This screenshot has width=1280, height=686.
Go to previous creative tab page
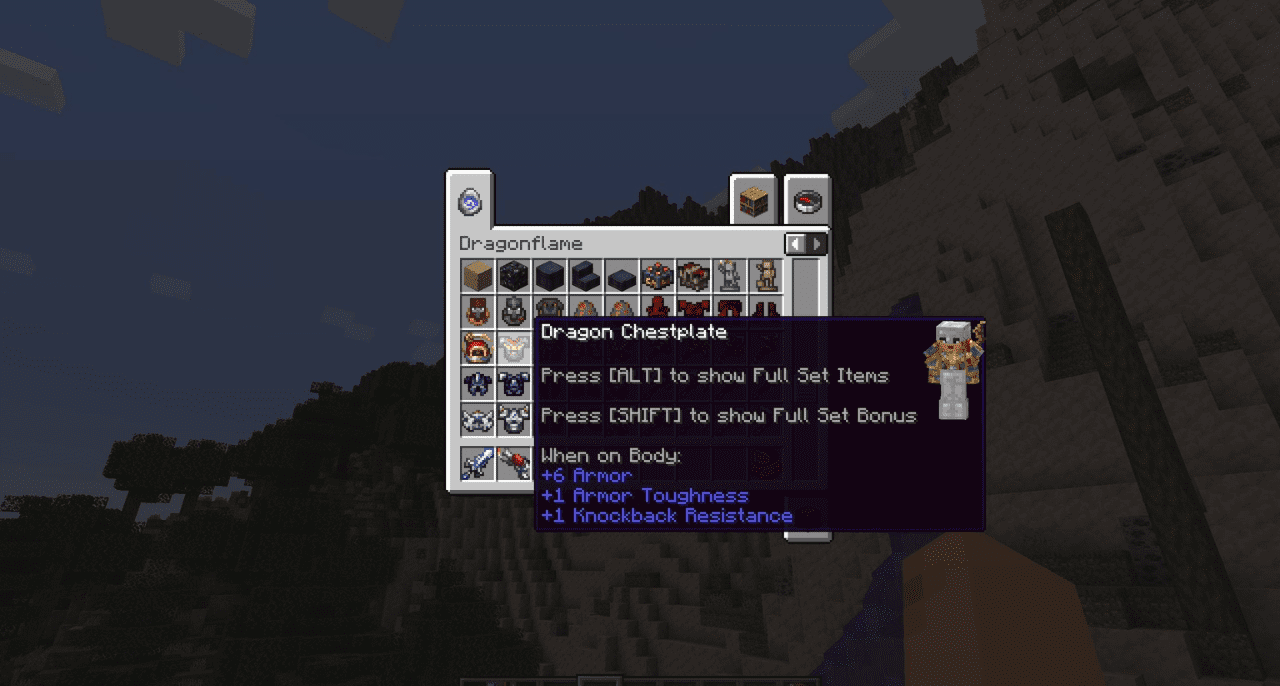[796, 244]
